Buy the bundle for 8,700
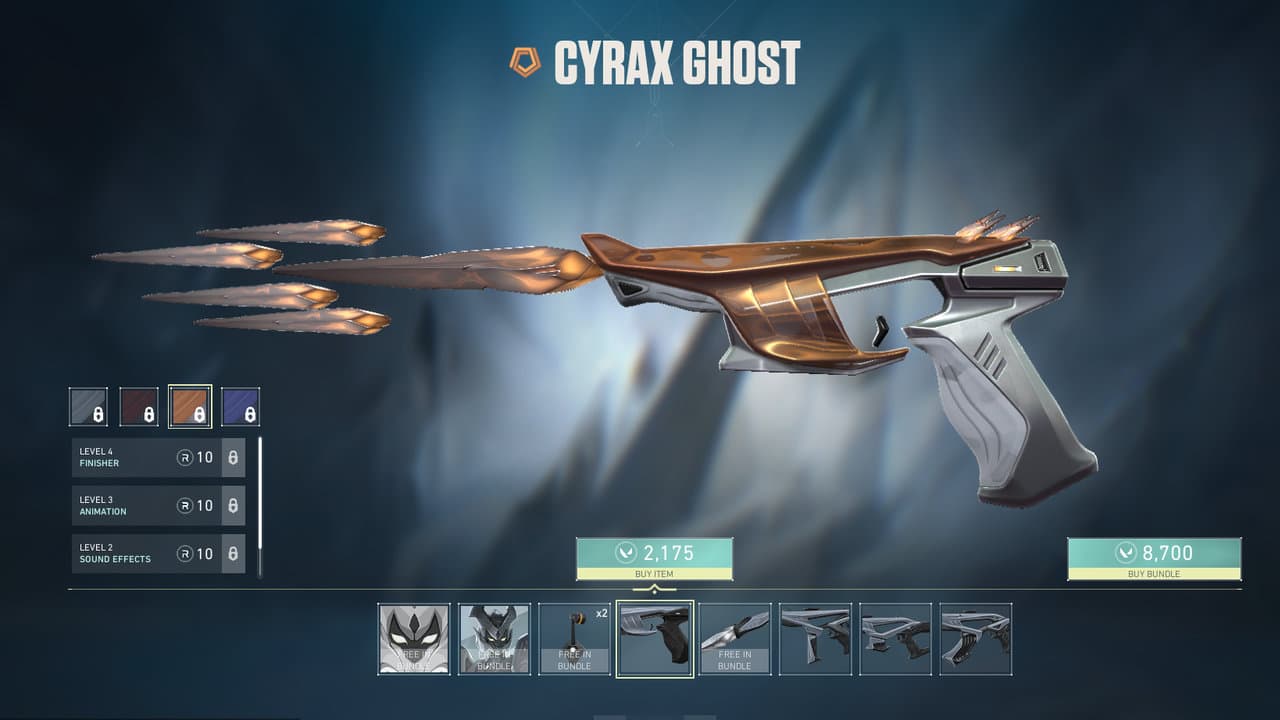The image size is (1280, 720). [x=1154, y=558]
